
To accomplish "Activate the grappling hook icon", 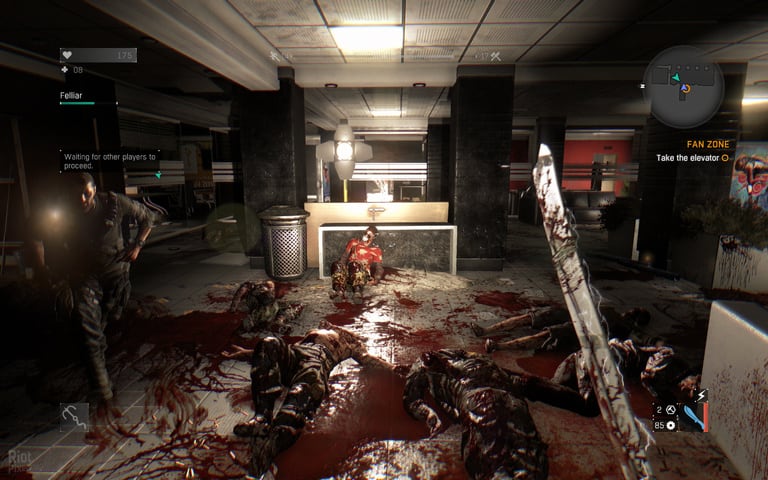I will click(73, 415).
